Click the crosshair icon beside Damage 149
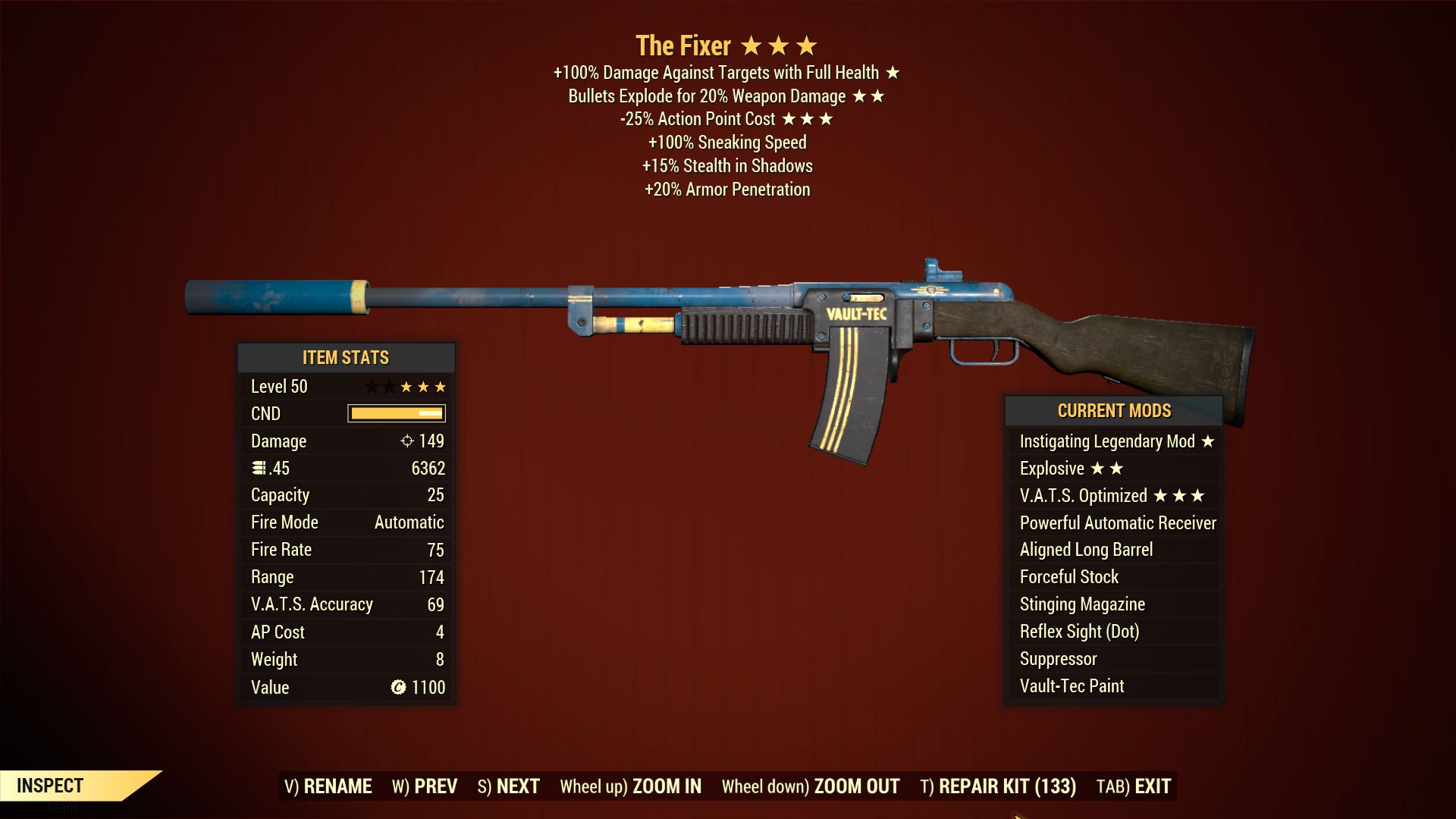The height and width of the screenshot is (819, 1456). coord(408,441)
